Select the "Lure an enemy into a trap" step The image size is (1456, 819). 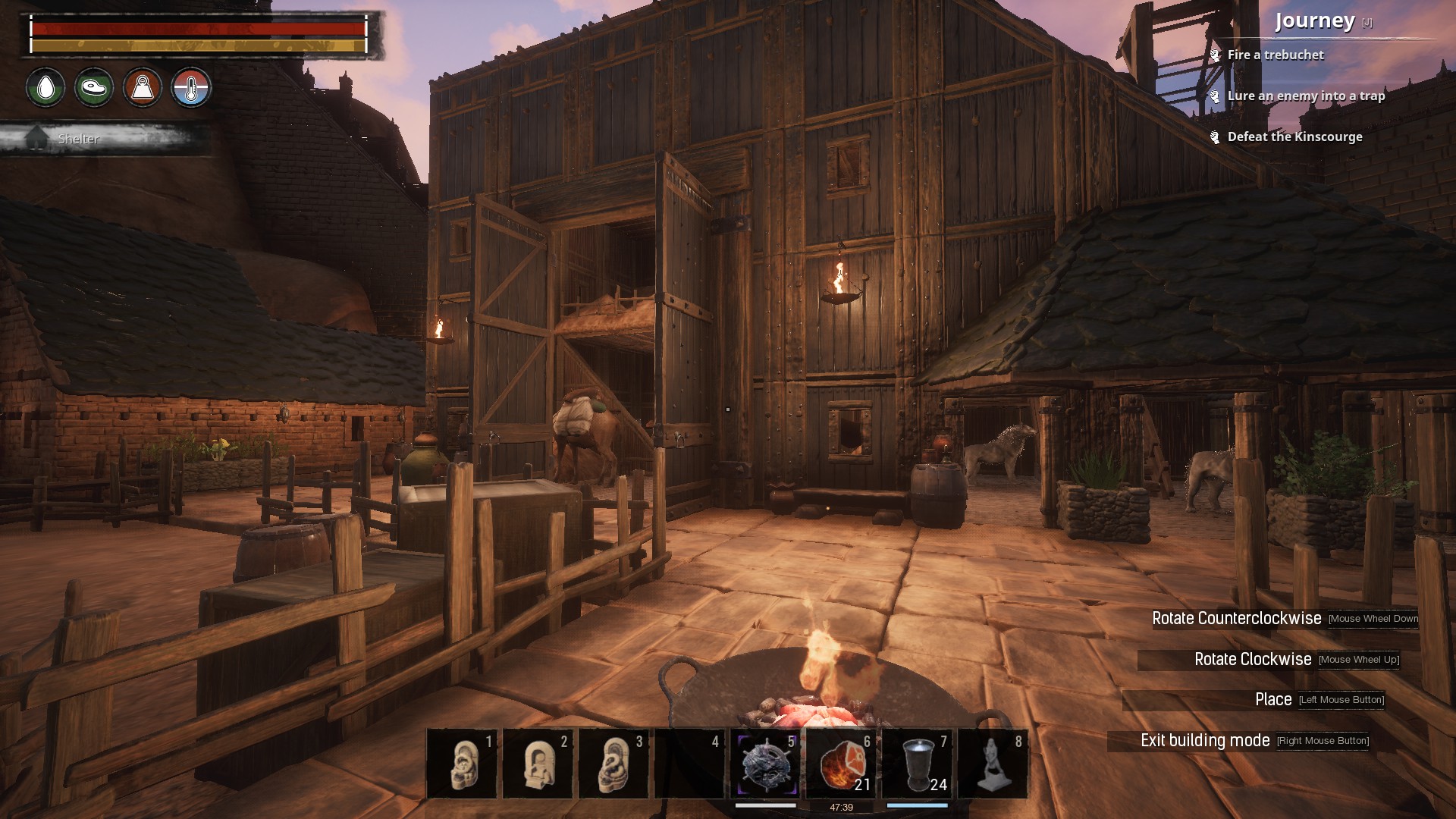(1306, 96)
